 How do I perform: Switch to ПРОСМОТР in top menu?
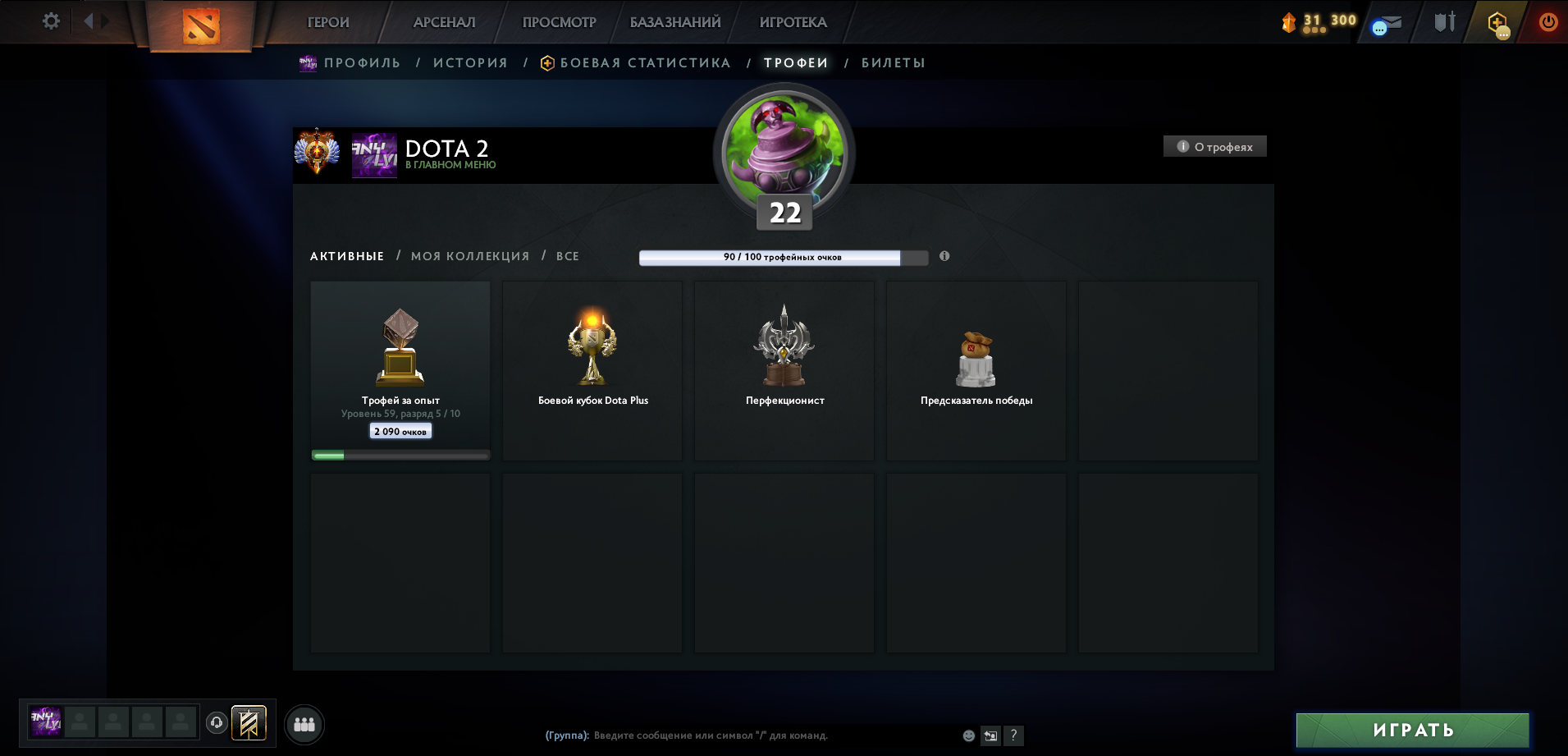(559, 22)
